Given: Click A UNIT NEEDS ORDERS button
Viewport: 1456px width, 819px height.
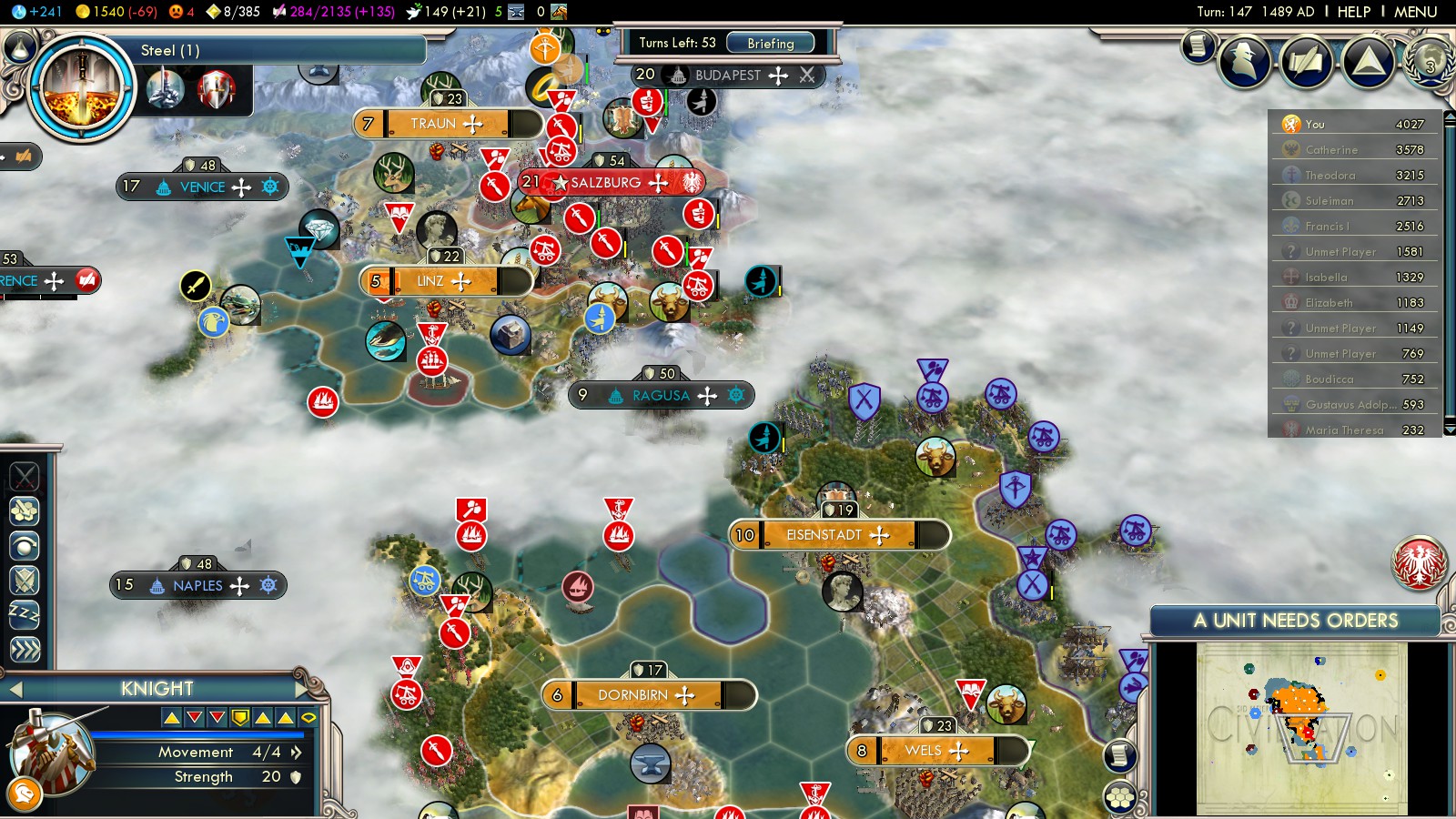Looking at the screenshot, I should pyautogui.click(x=1295, y=621).
